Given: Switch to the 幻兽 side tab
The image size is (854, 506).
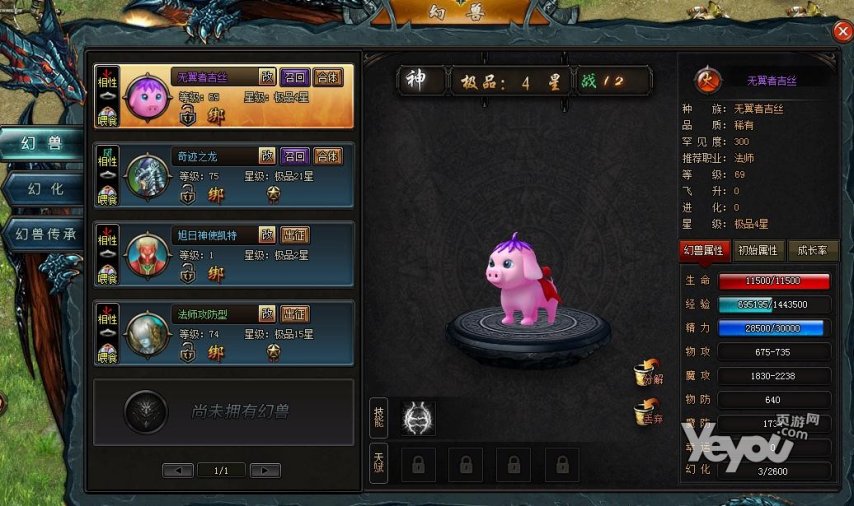Looking at the screenshot, I should [42, 143].
